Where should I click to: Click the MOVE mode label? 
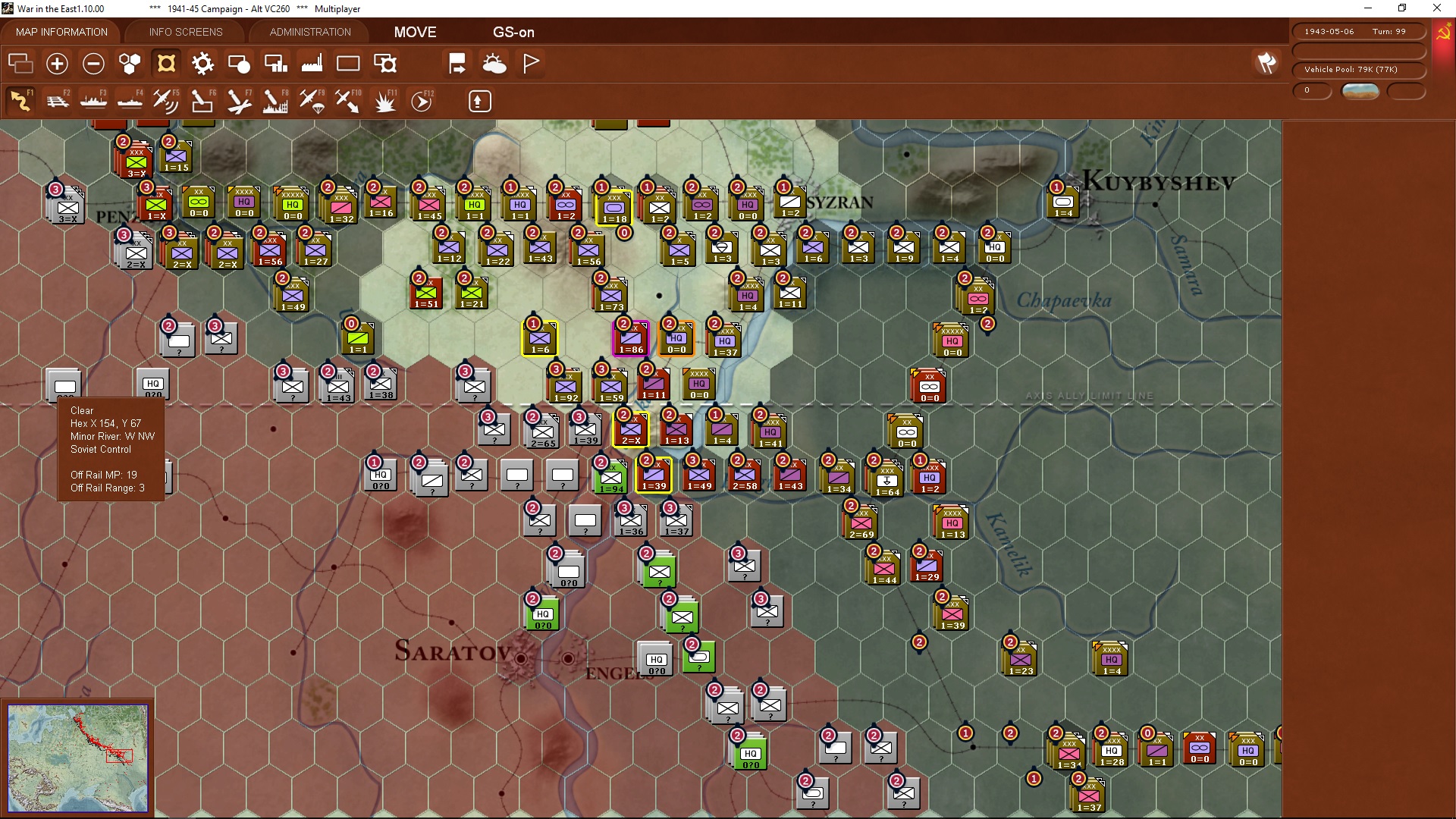pos(414,32)
